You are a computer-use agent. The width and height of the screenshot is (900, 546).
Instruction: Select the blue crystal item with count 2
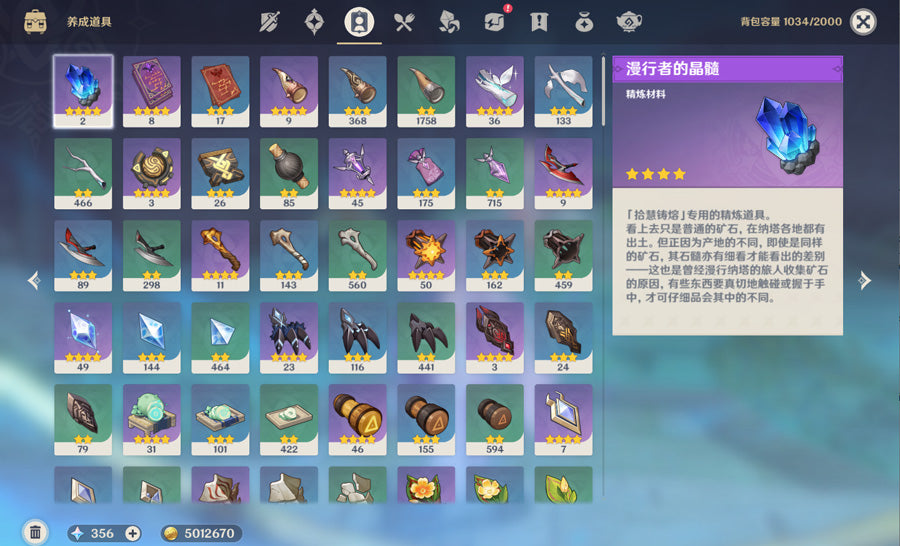tap(83, 90)
